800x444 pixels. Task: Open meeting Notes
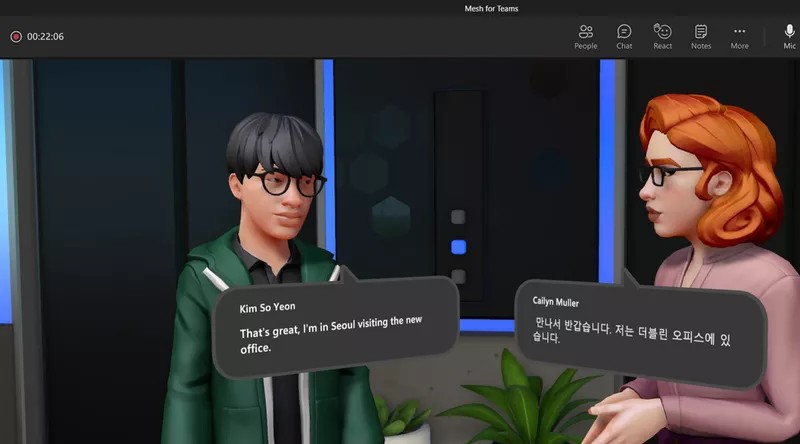[701, 36]
